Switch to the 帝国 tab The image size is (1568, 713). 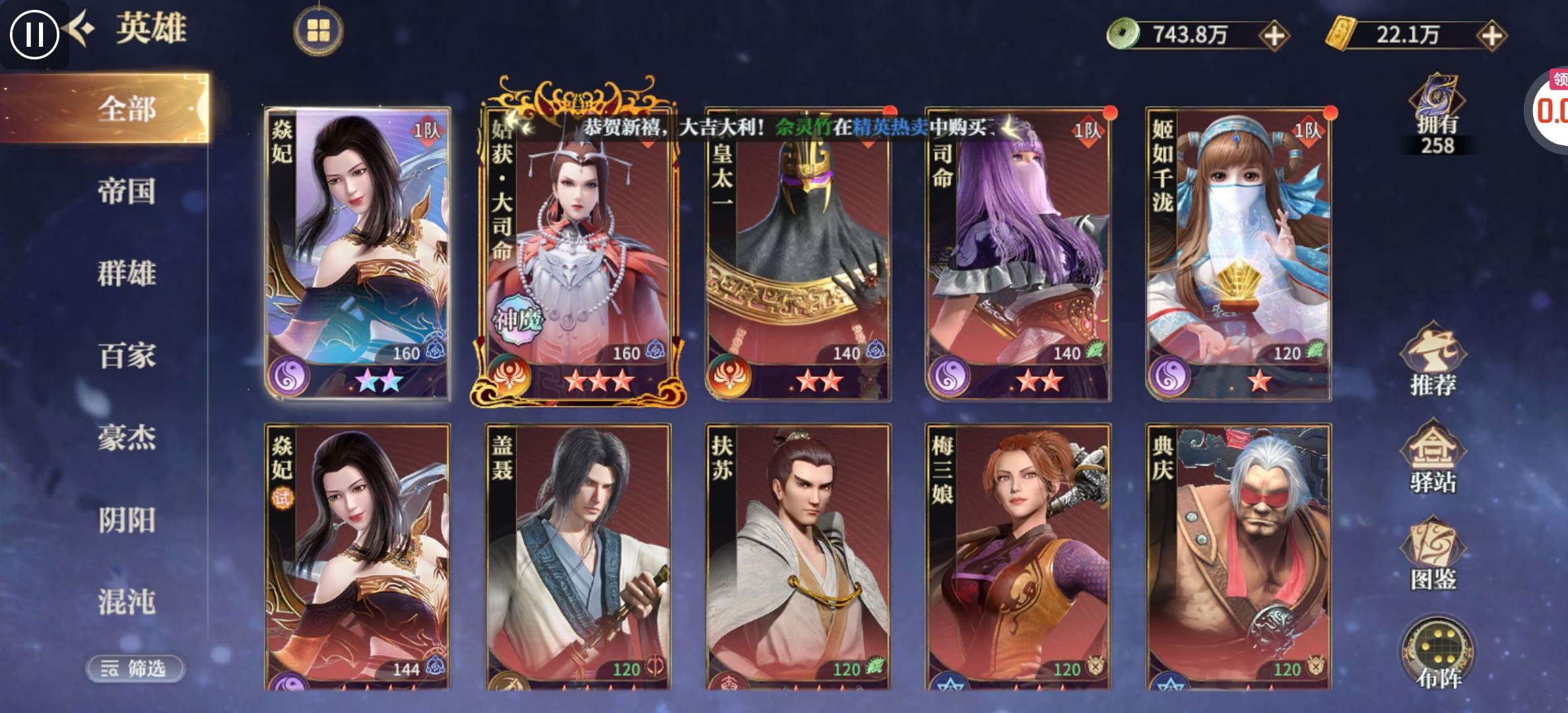pyautogui.click(x=127, y=191)
